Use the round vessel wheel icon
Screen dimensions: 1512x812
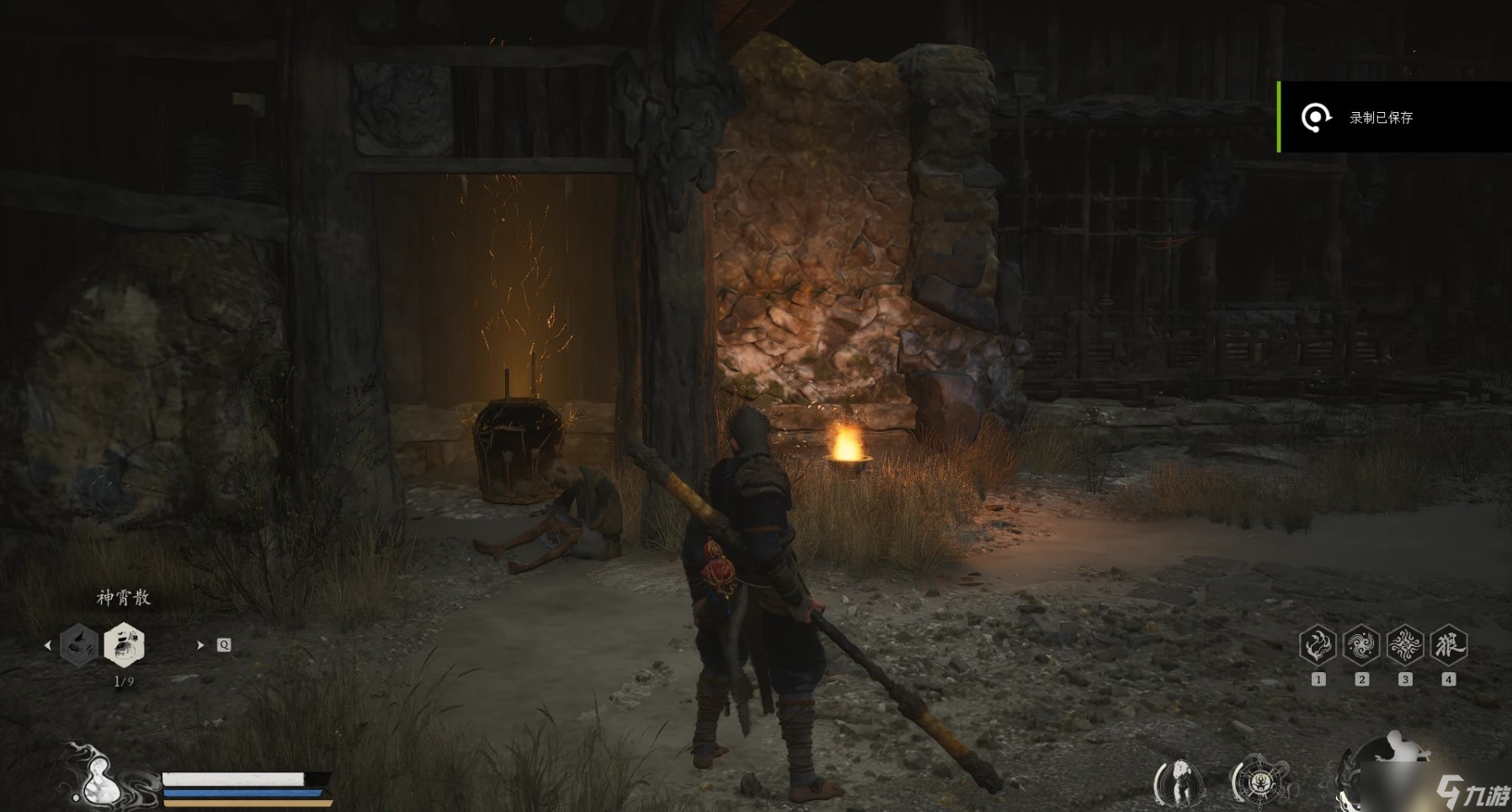[x=1259, y=783]
